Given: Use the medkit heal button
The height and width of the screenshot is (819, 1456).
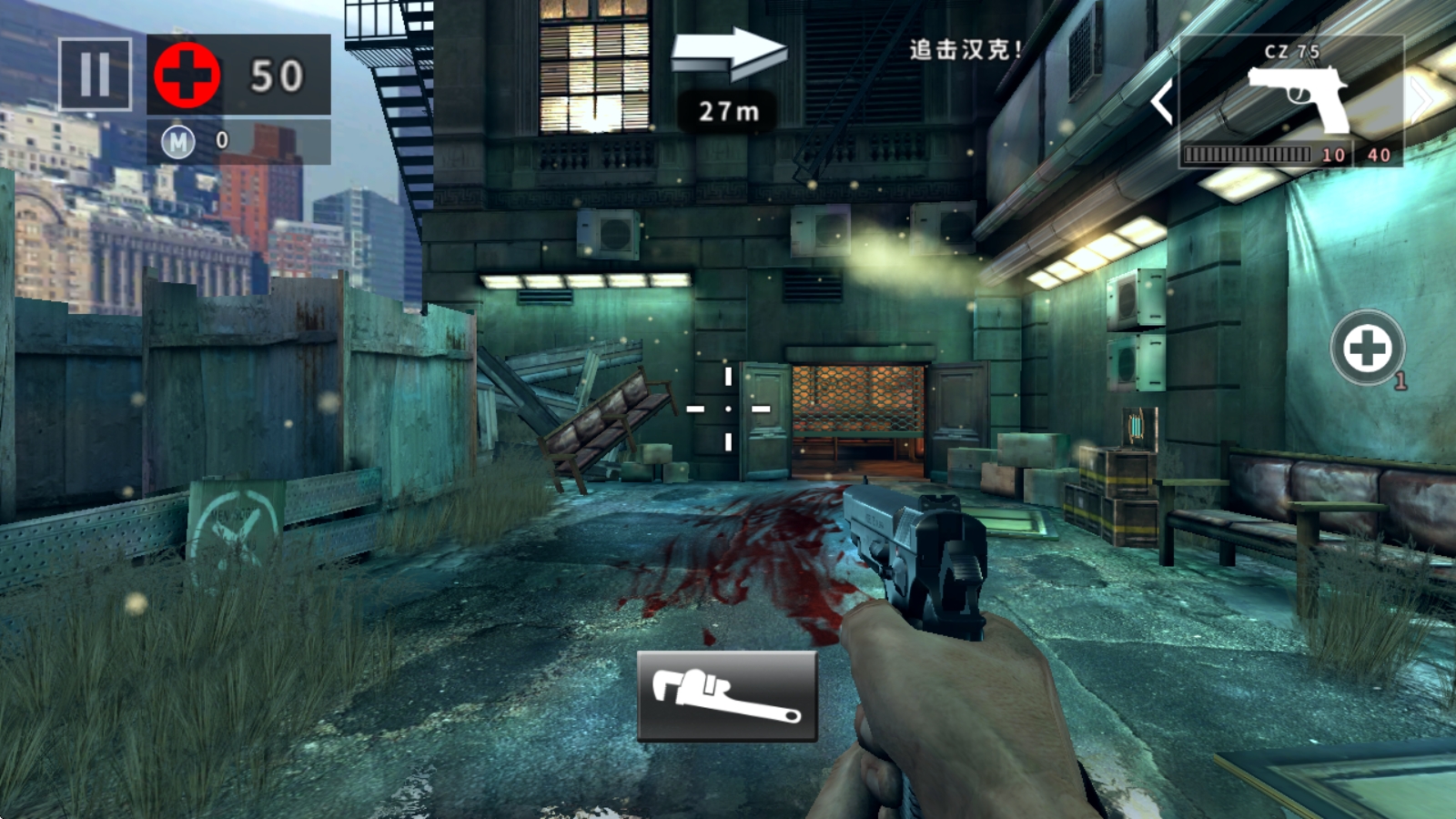Looking at the screenshot, I should 1367,348.
